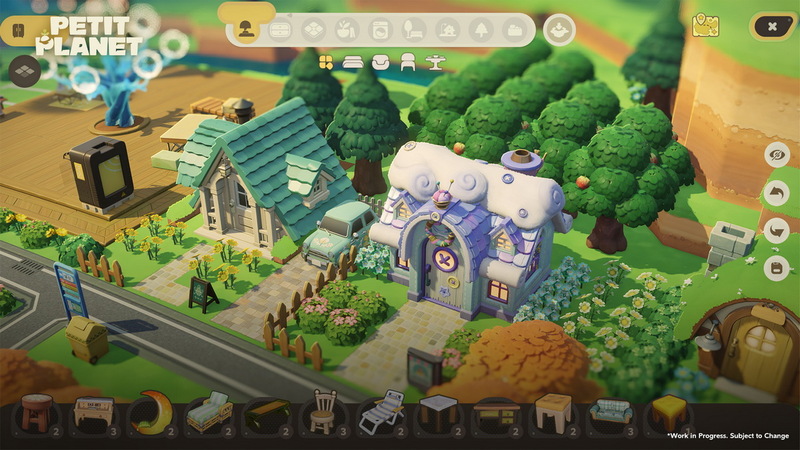Filter furniture by the chair subcategory
The image size is (800, 450).
[407, 63]
